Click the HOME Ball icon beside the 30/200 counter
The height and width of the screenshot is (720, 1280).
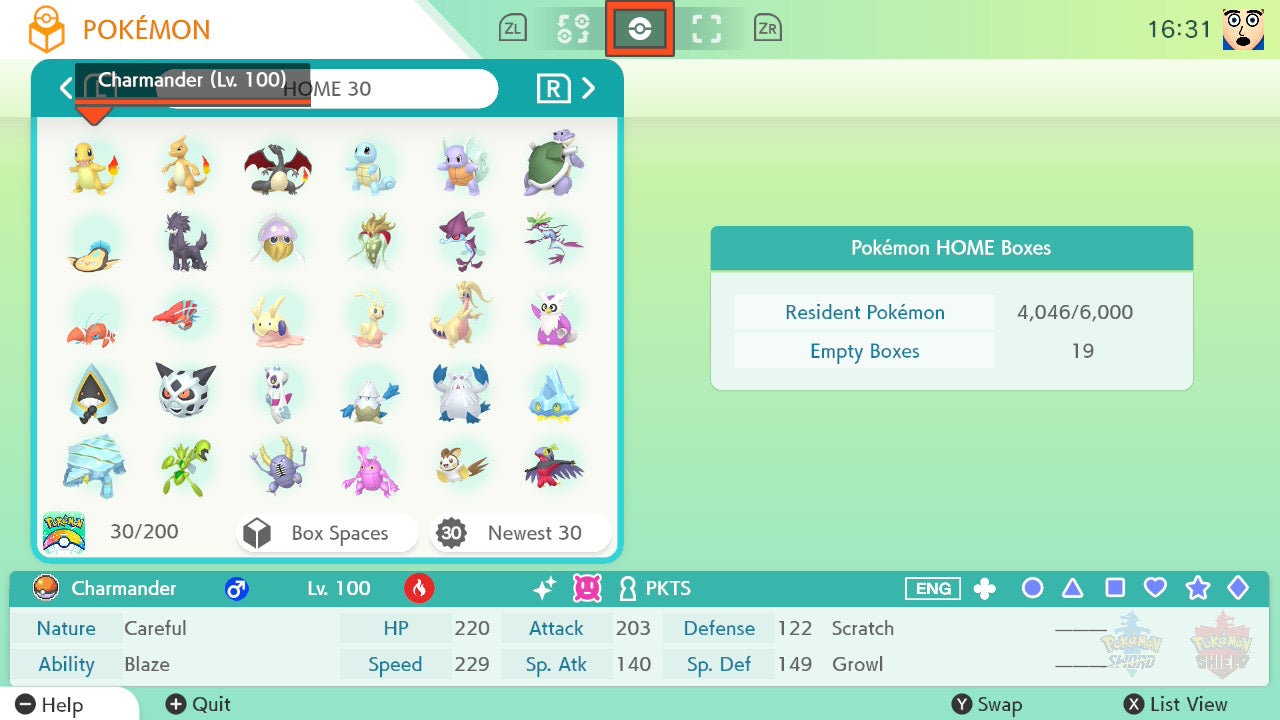click(x=64, y=531)
